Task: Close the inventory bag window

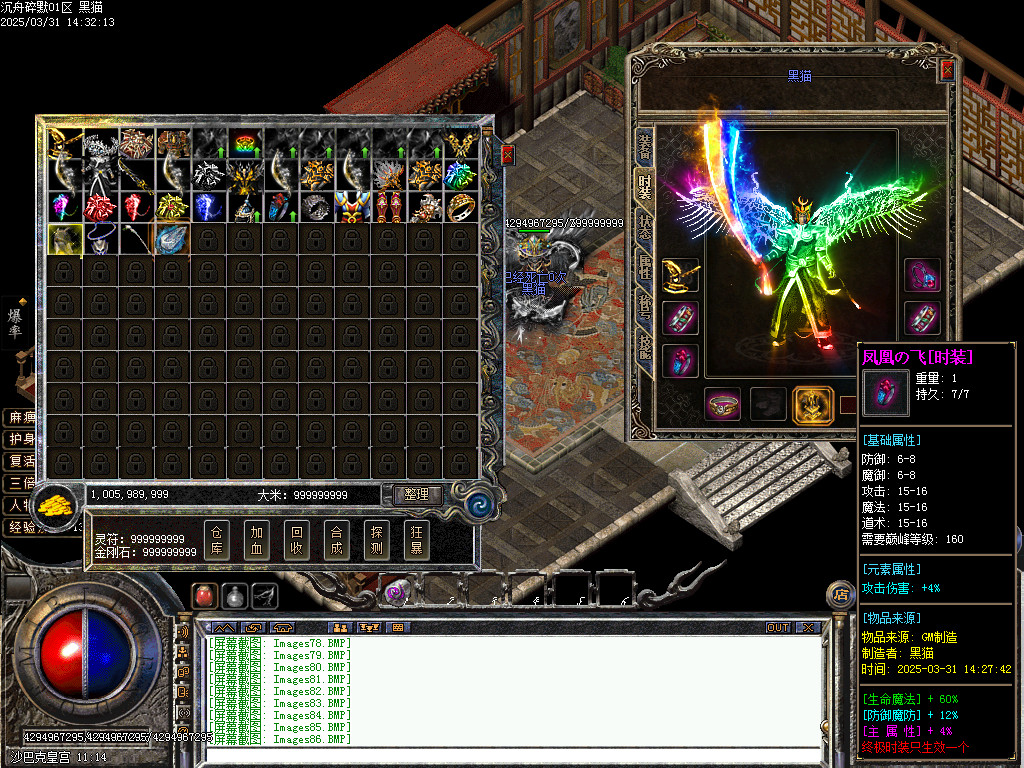Action: (x=507, y=155)
